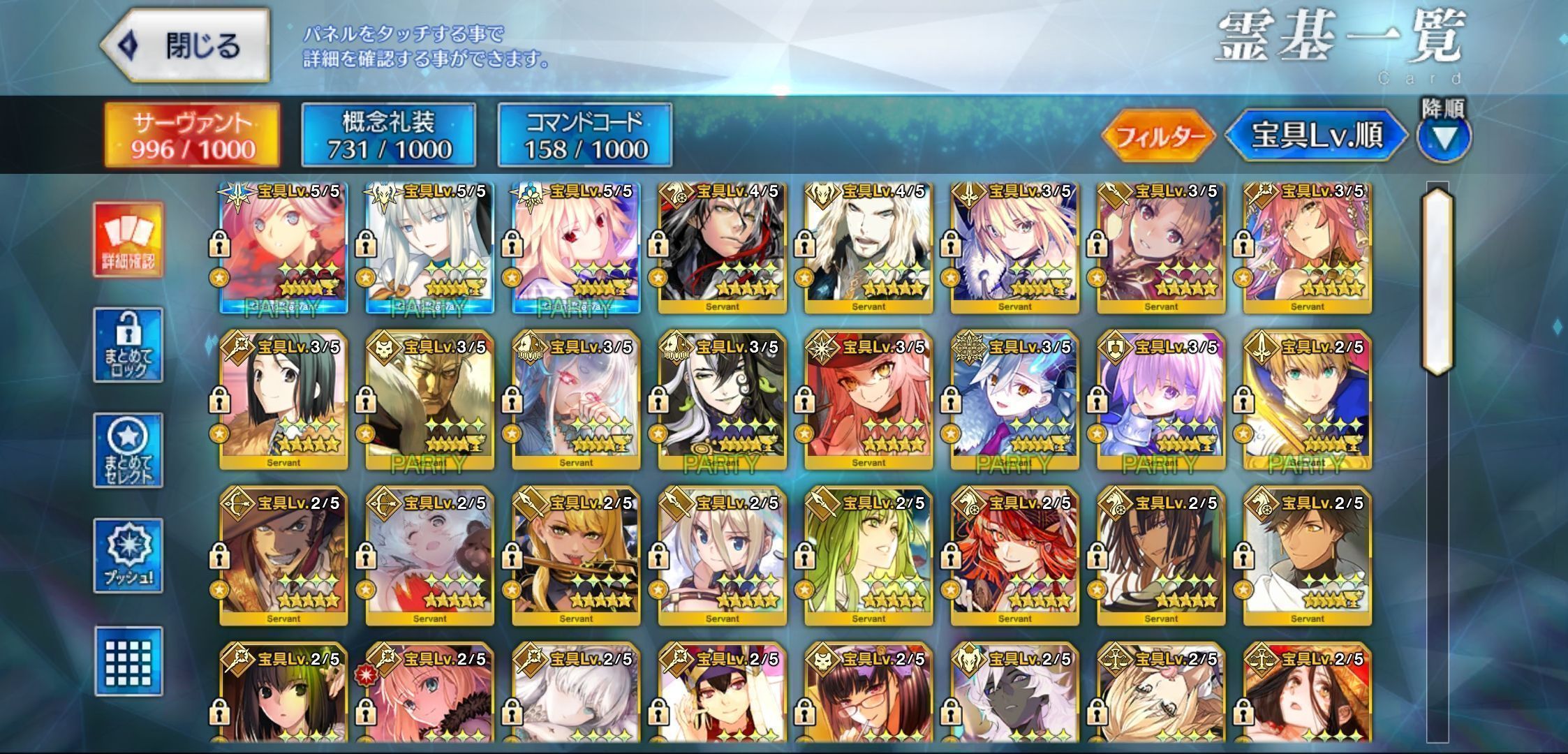
Task: Show the コマンドコード tab
Action: pos(584,135)
